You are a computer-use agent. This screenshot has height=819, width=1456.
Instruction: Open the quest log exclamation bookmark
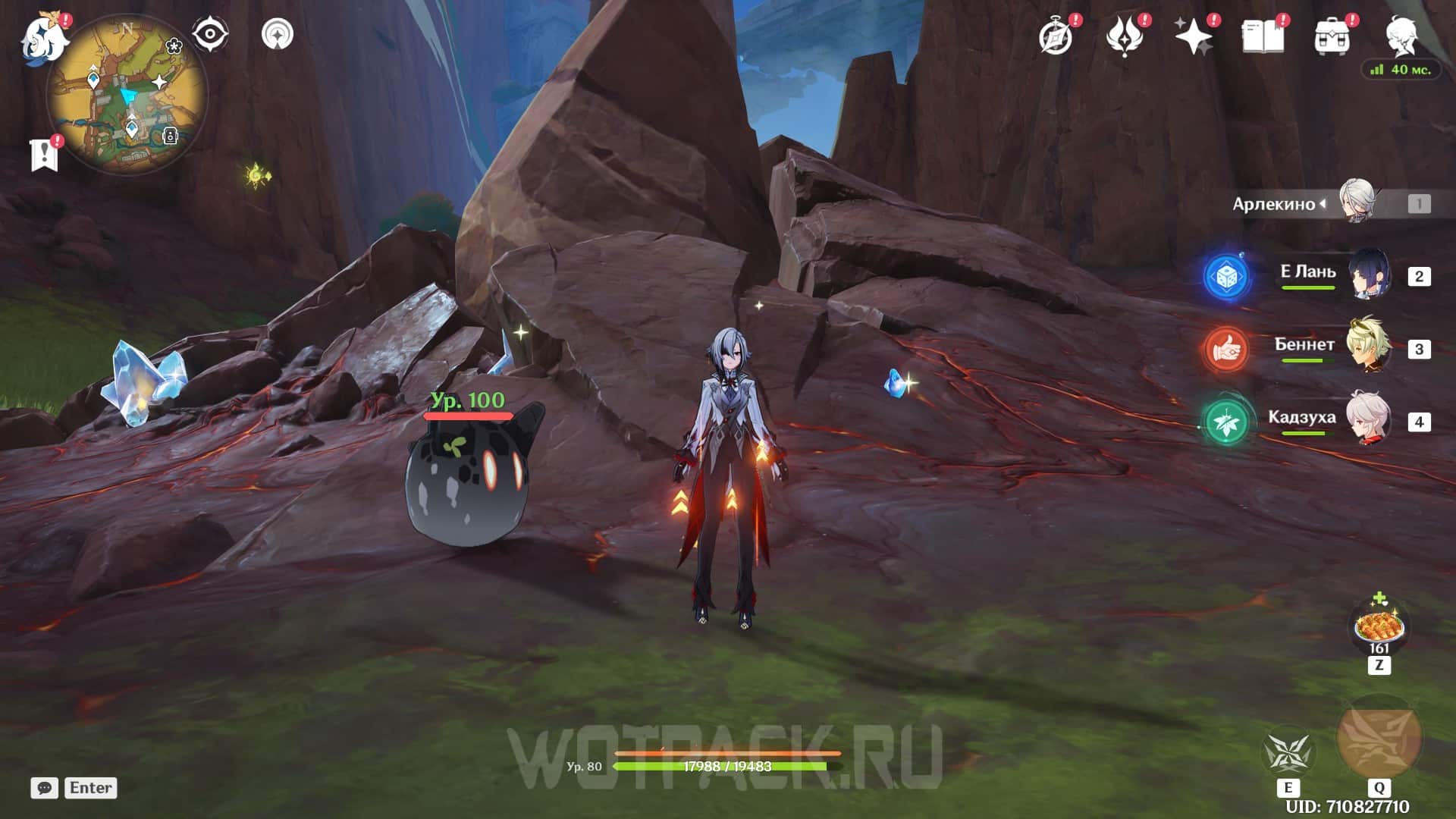tap(45, 155)
